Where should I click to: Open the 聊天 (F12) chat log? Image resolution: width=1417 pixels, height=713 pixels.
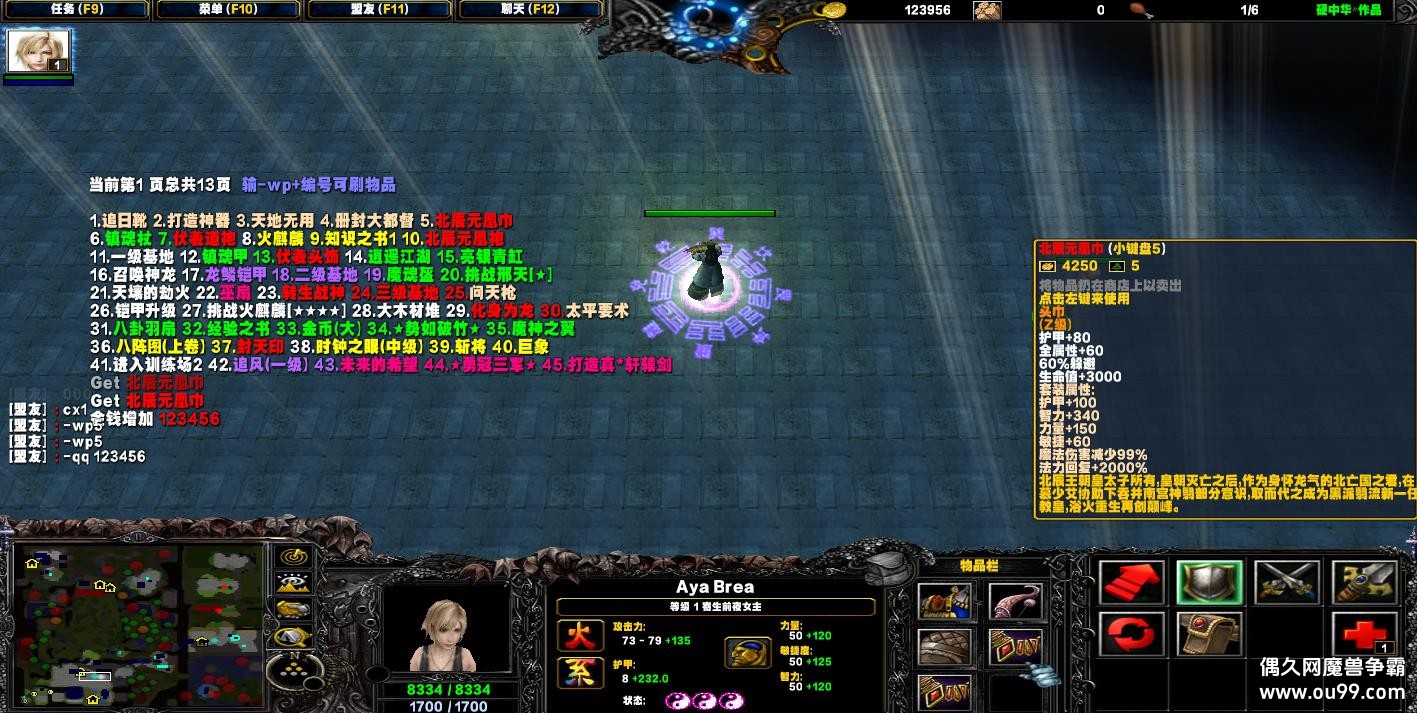[x=531, y=10]
